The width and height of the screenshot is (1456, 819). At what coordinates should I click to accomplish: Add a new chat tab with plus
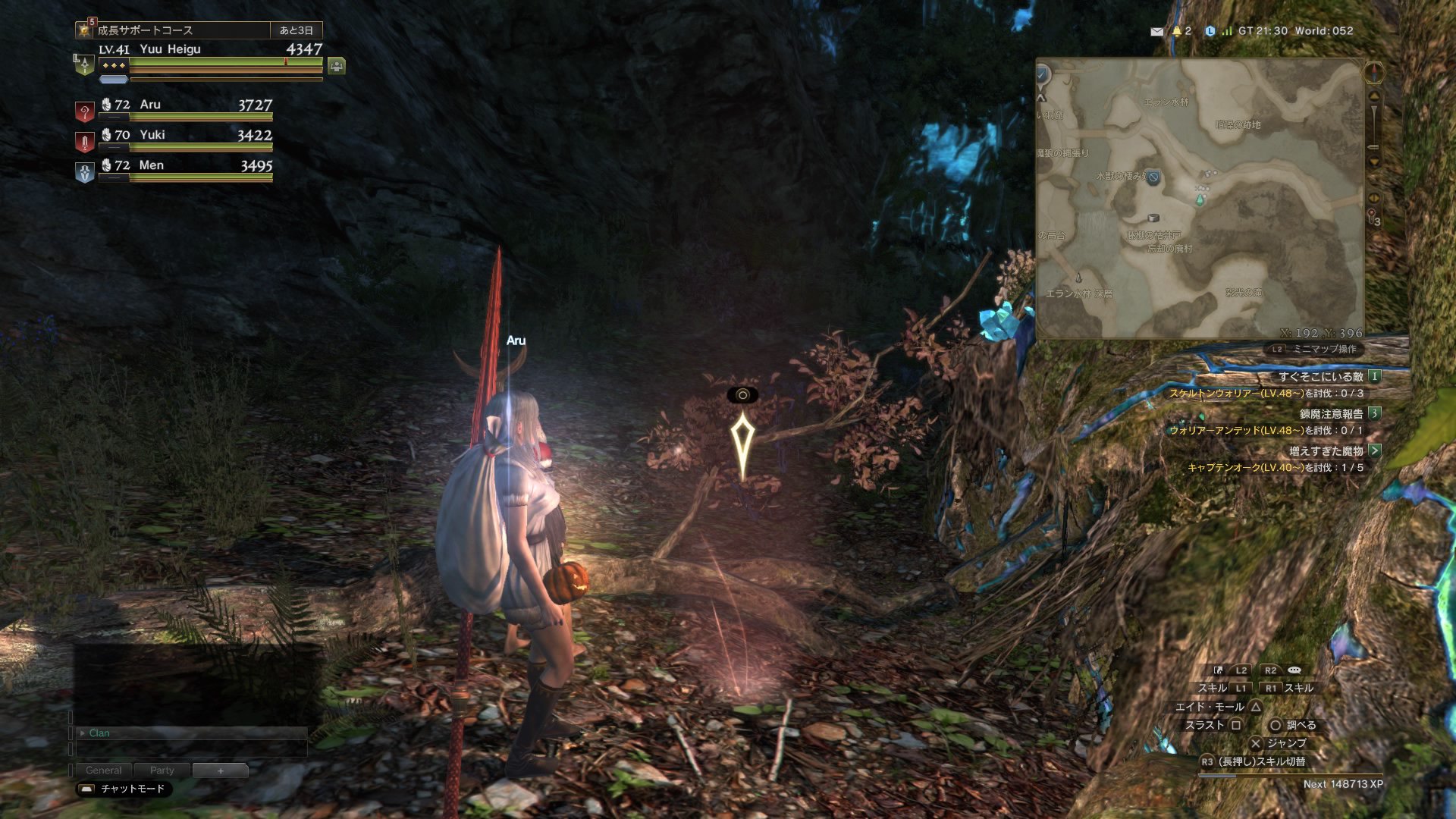[x=220, y=770]
